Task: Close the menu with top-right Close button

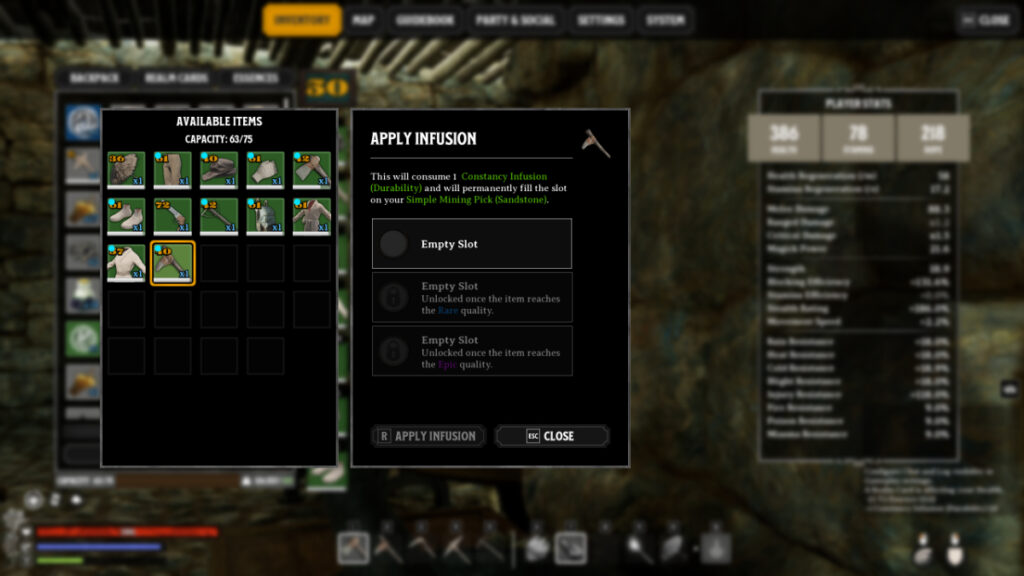Action: (x=985, y=20)
